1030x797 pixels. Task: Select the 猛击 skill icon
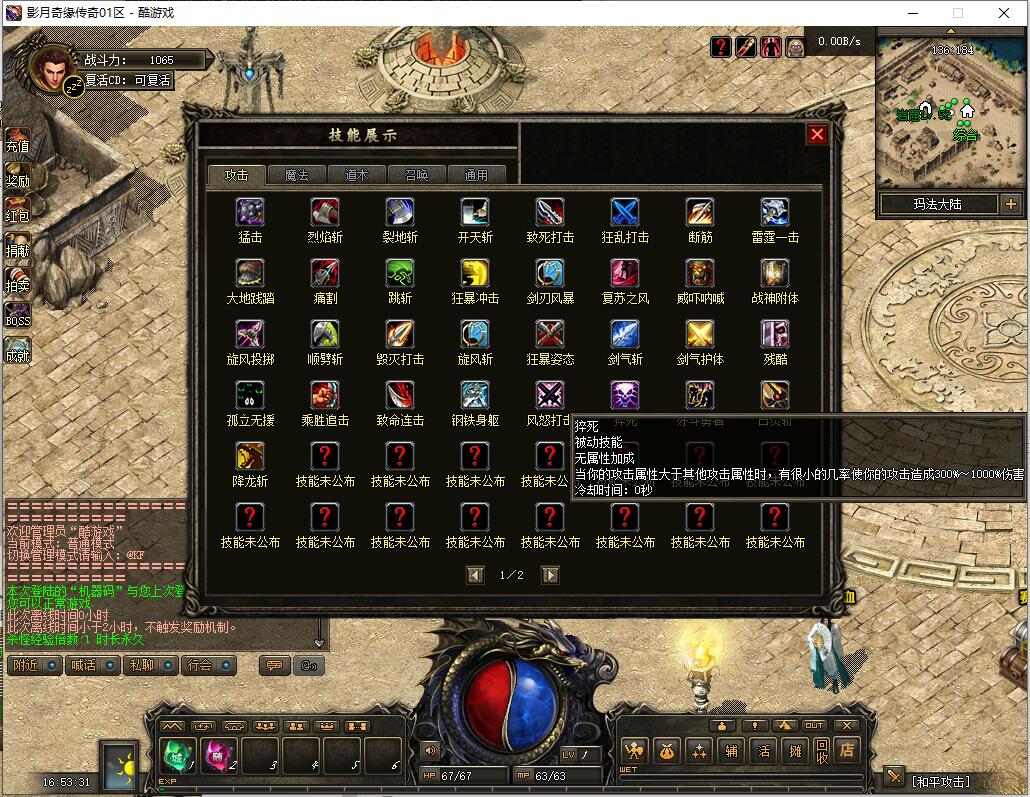[250, 212]
